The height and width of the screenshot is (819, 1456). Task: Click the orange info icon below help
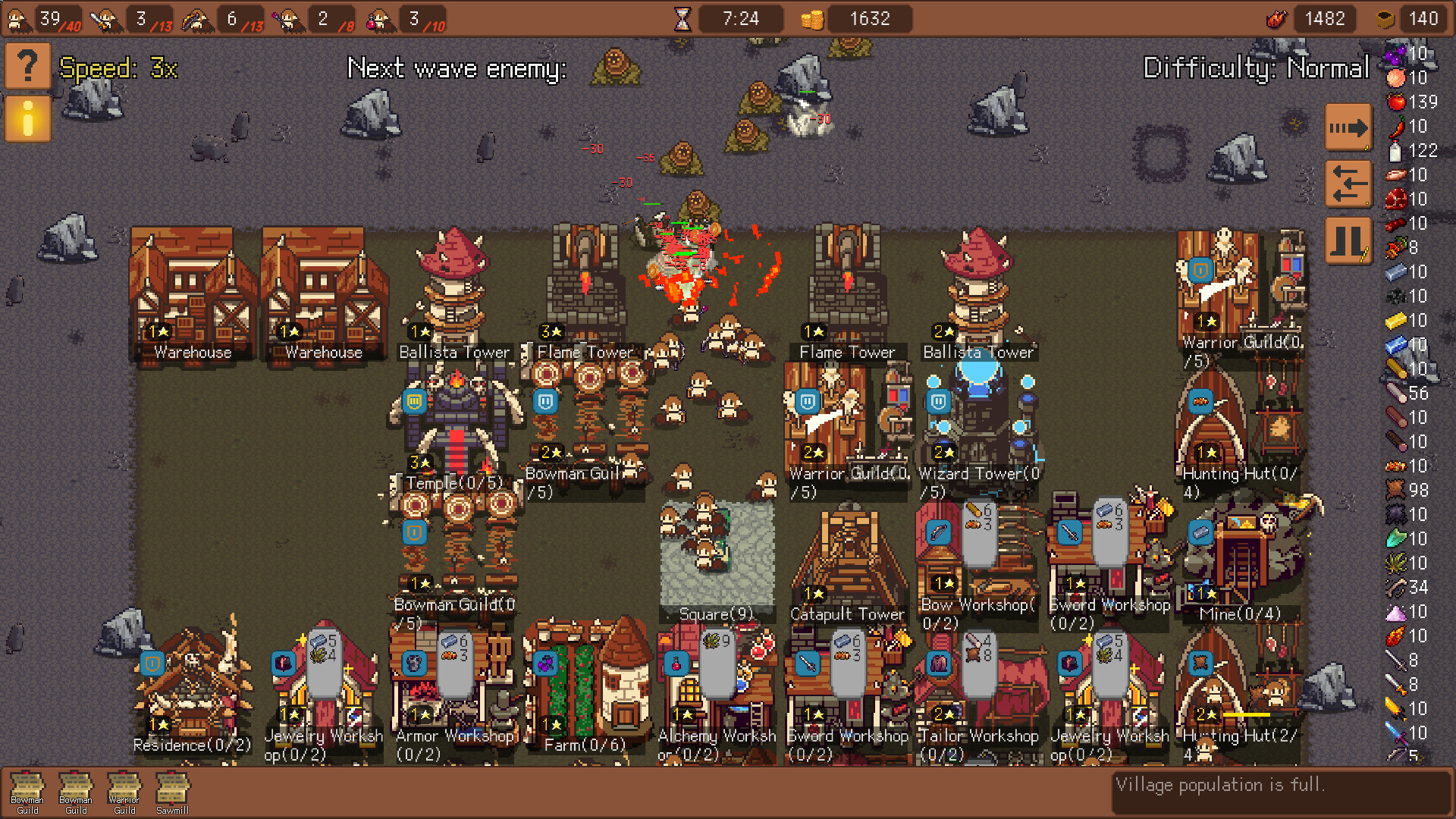28,119
